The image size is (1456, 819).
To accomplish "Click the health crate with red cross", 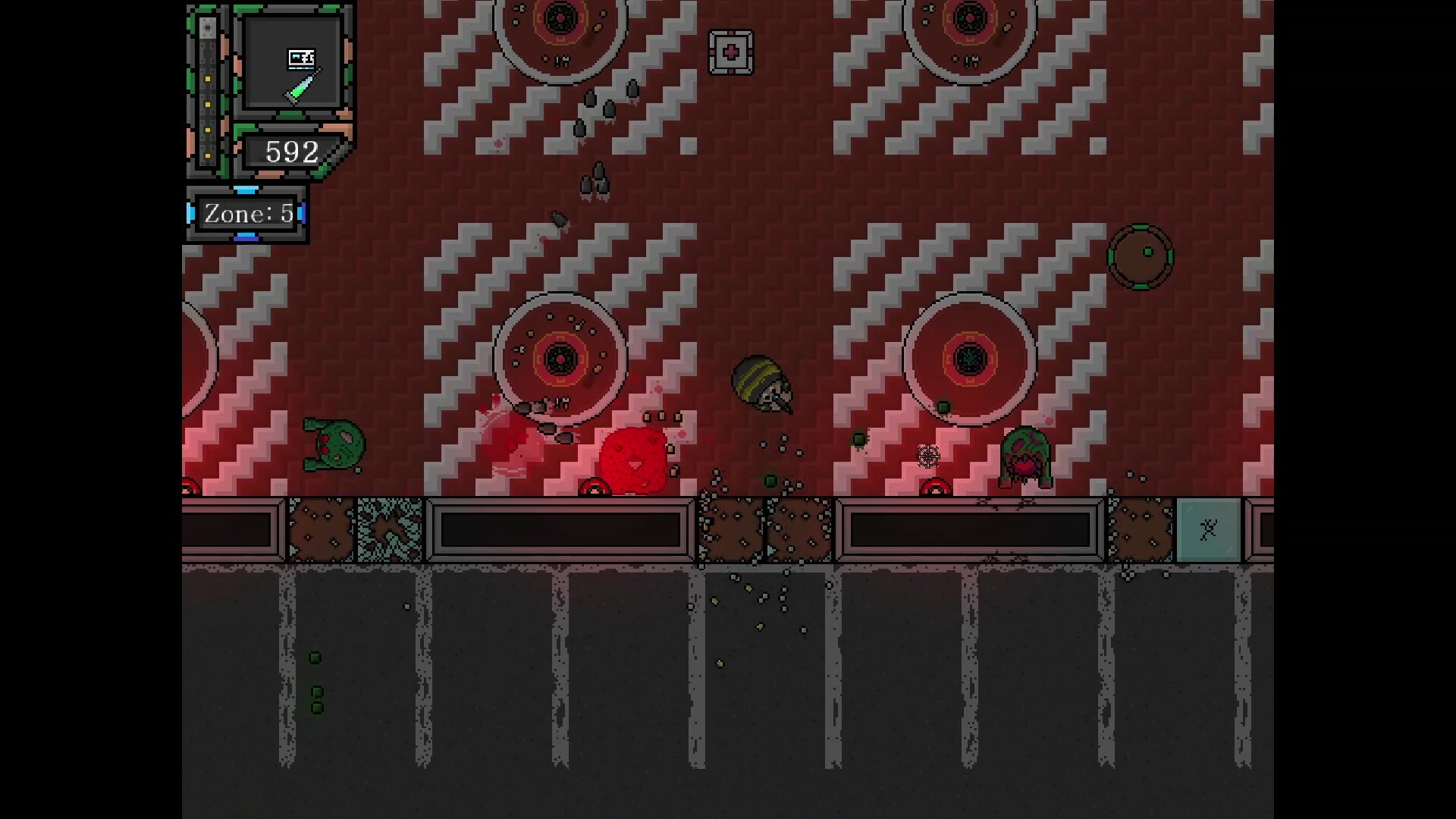I will [730, 52].
